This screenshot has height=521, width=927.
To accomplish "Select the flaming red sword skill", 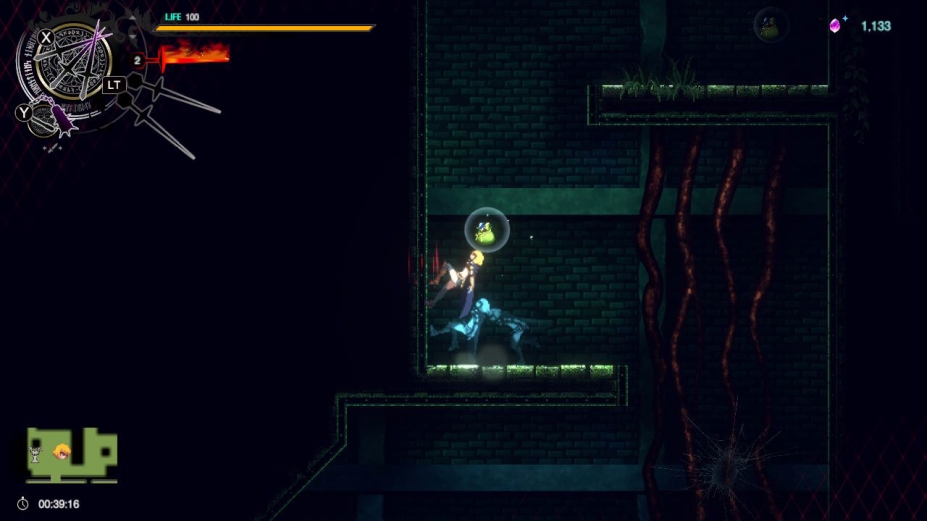I will 194,53.
